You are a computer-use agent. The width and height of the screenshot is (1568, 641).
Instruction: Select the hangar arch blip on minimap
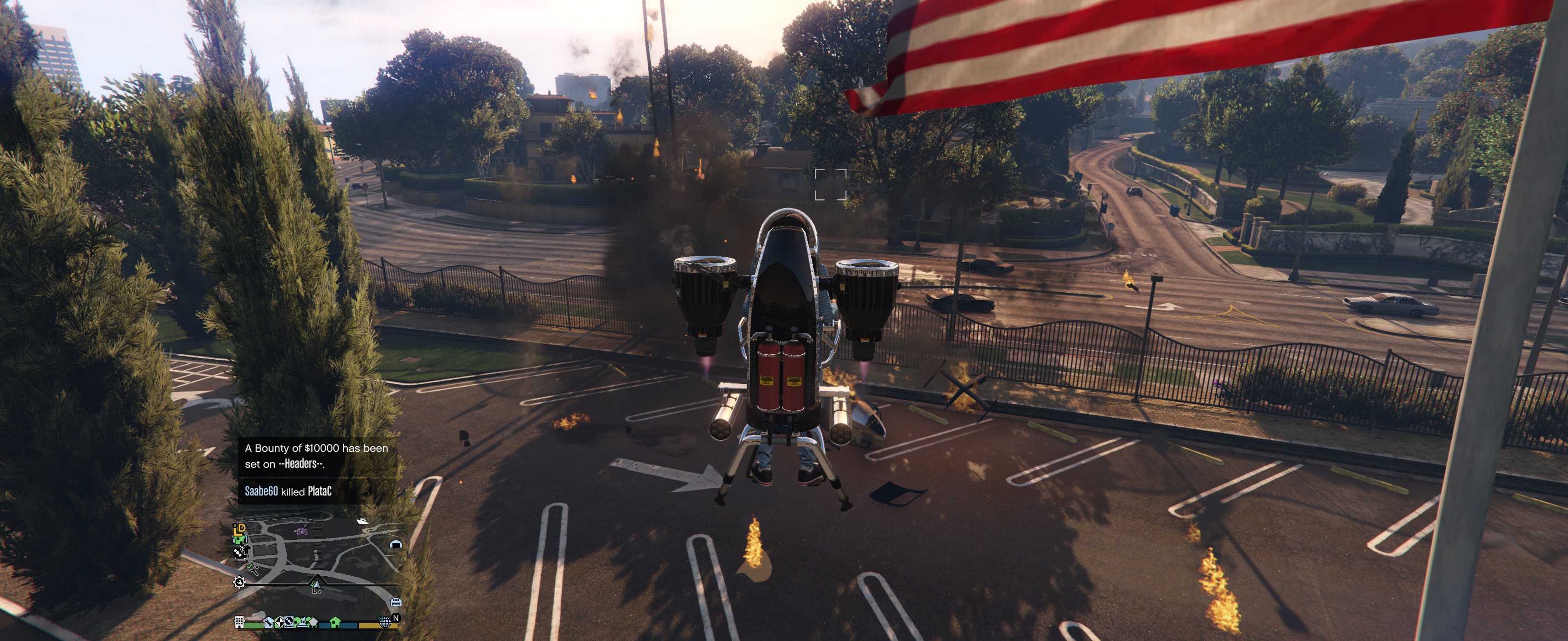(x=396, y=544)
